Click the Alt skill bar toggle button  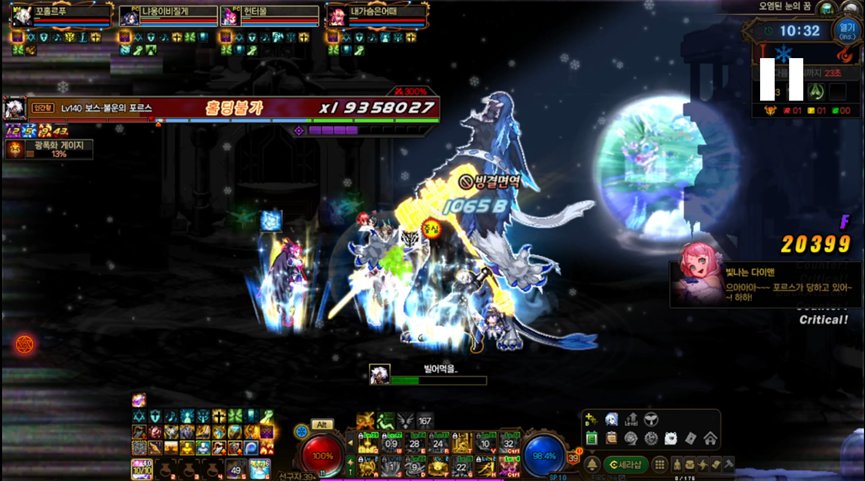click(321, 424)
